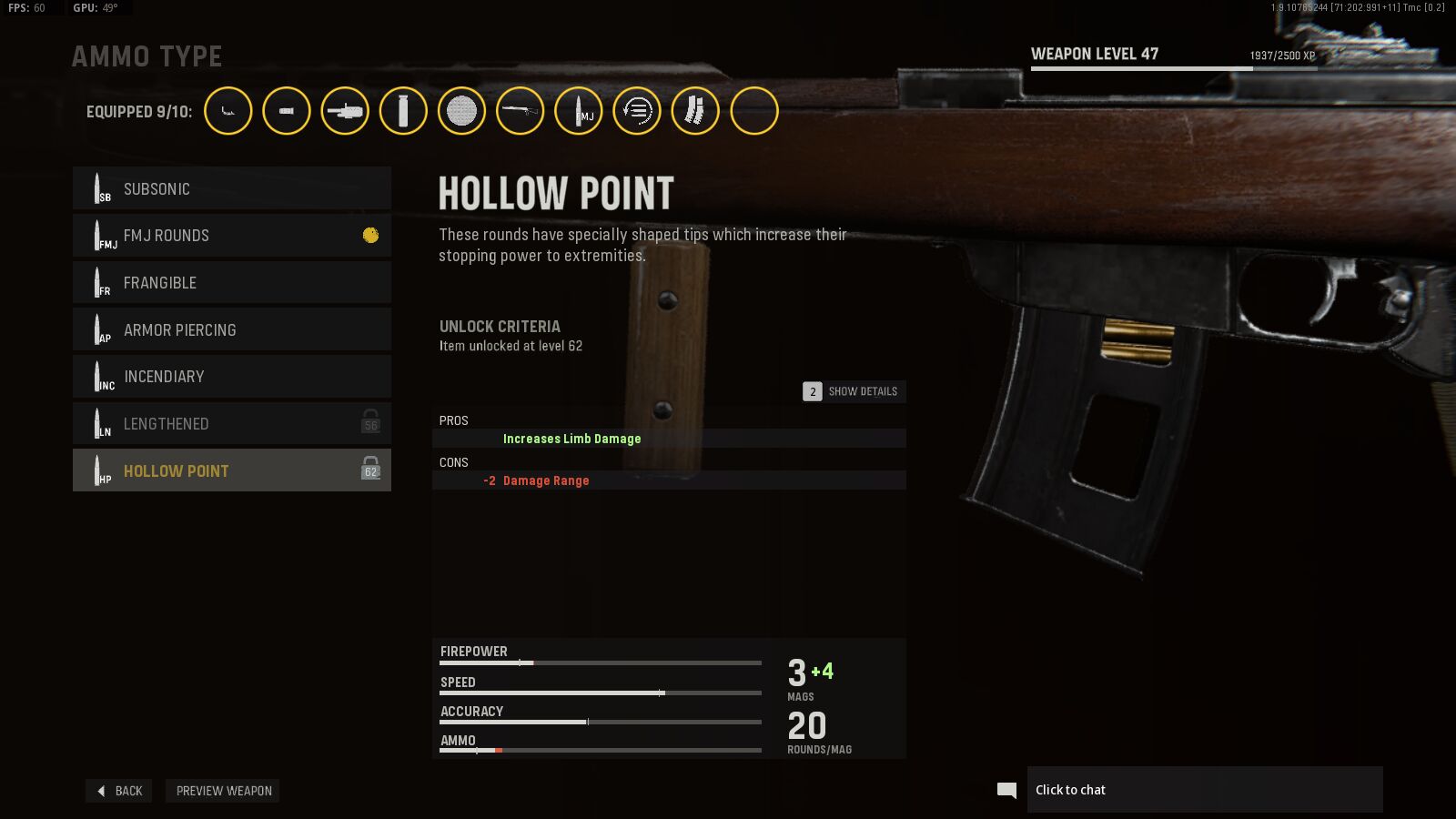Select the round textured grip slot
The width and height of the screenshot is (1456, 819).
(461, 111)
